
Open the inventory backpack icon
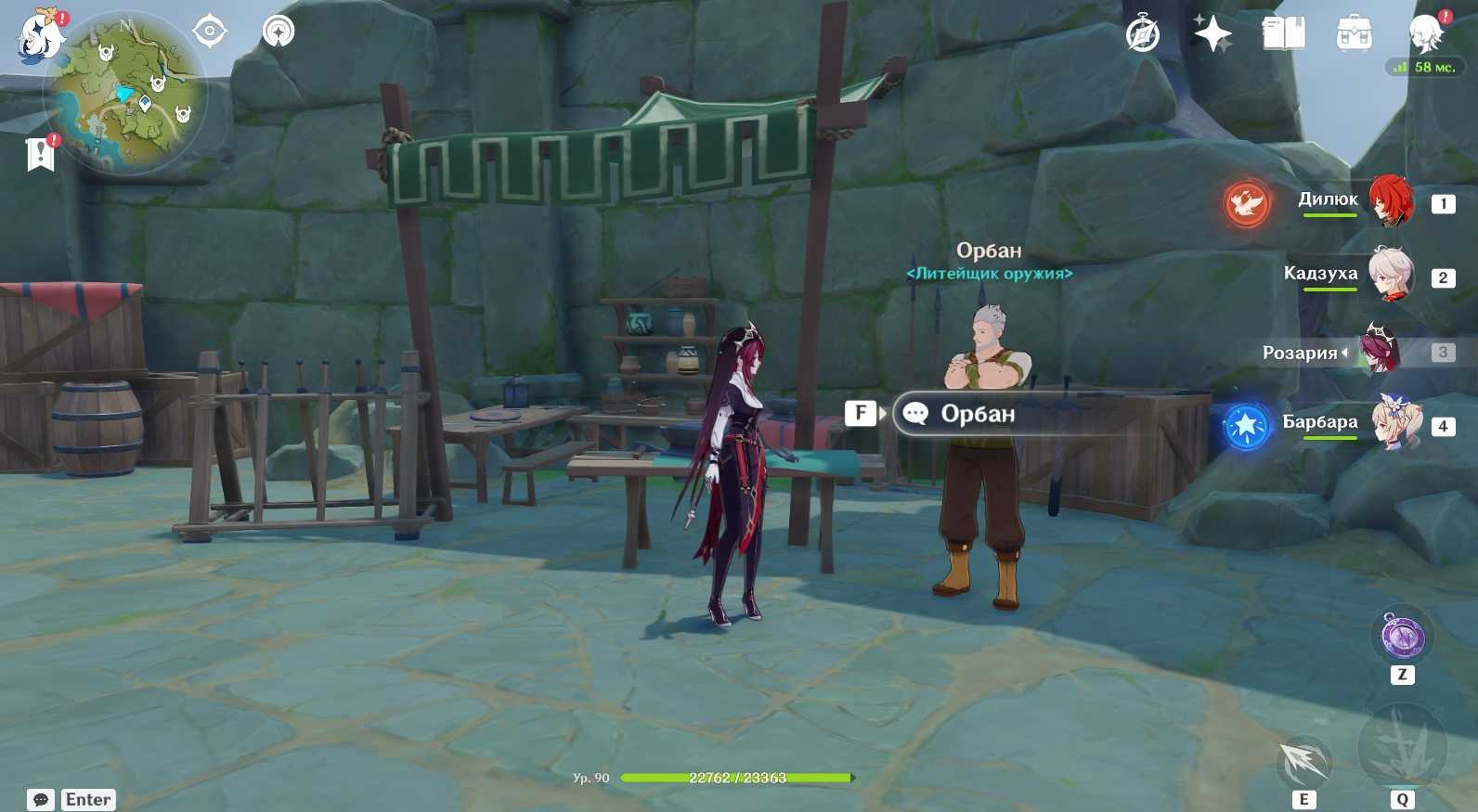[x=1354, y=35]
